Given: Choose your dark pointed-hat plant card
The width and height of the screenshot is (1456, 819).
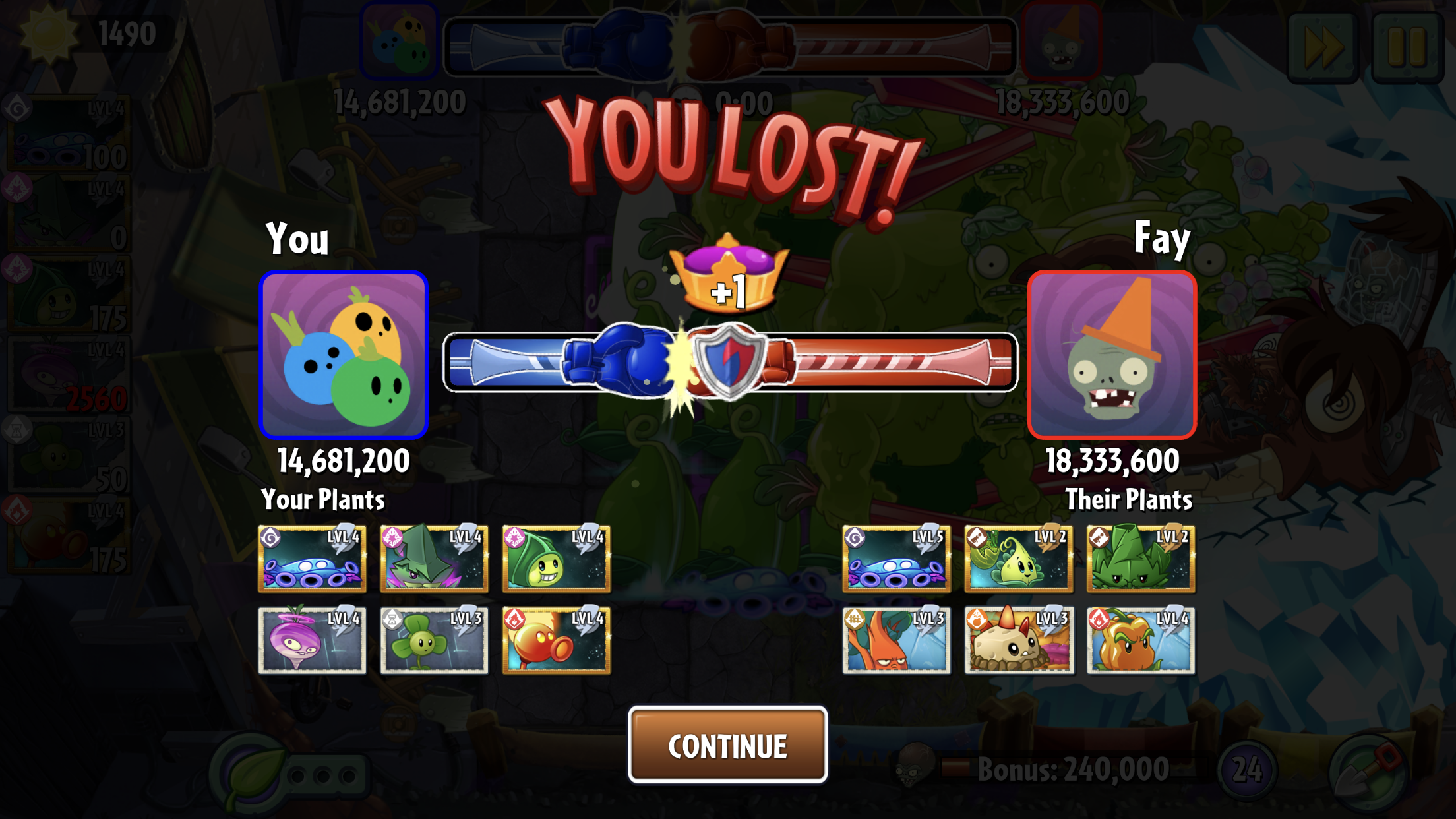Looking at the screenshot, I should click(434, 559).
